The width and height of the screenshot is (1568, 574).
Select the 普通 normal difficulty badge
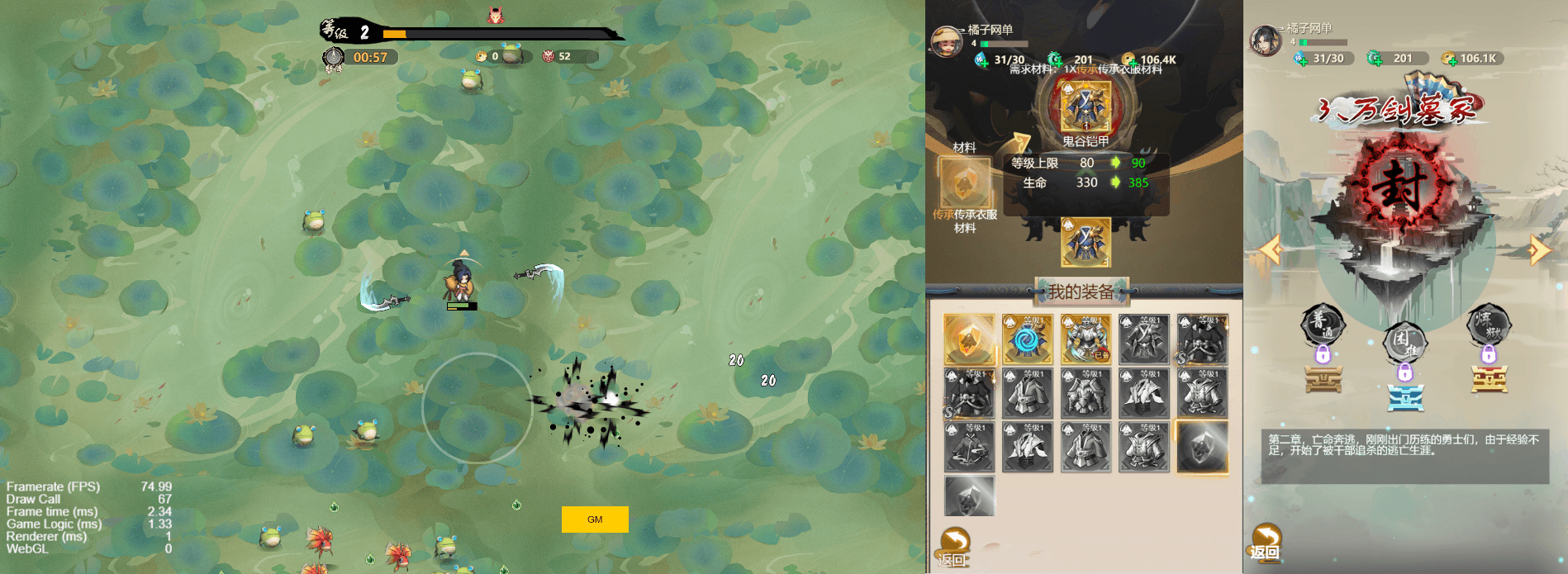[1322, 323]
